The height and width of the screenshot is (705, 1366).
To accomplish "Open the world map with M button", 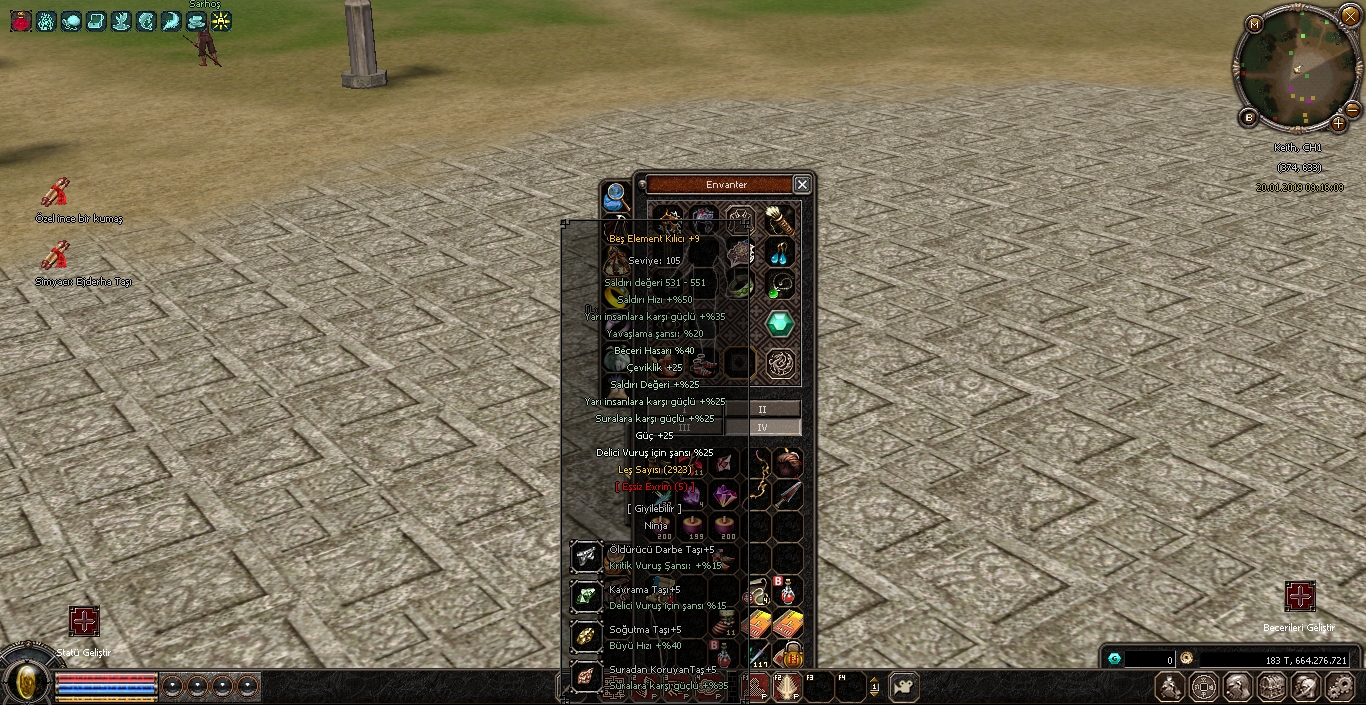I will (1256, 23).
